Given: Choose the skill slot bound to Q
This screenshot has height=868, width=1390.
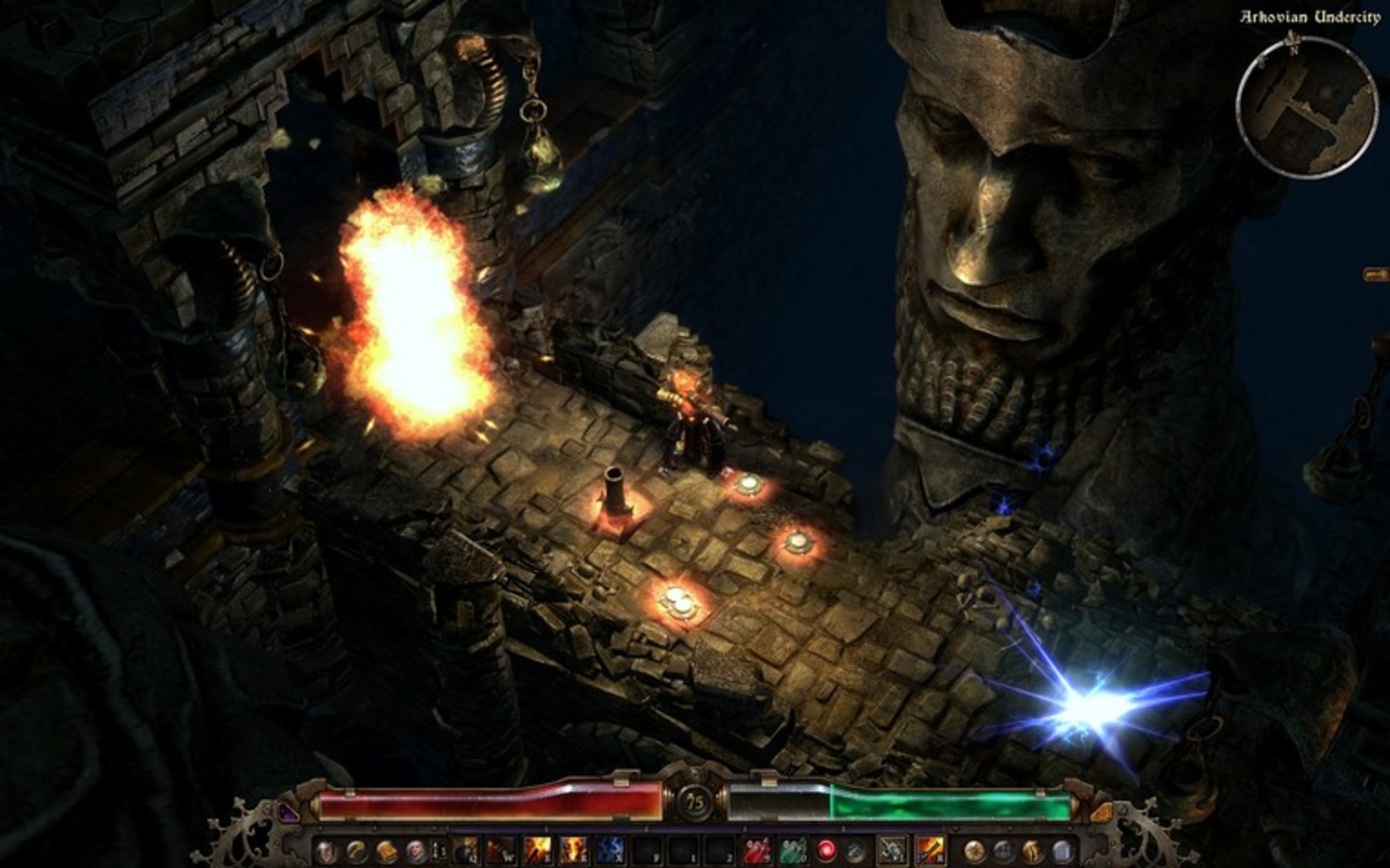Looking at the screenshot, I should point(466,850).
